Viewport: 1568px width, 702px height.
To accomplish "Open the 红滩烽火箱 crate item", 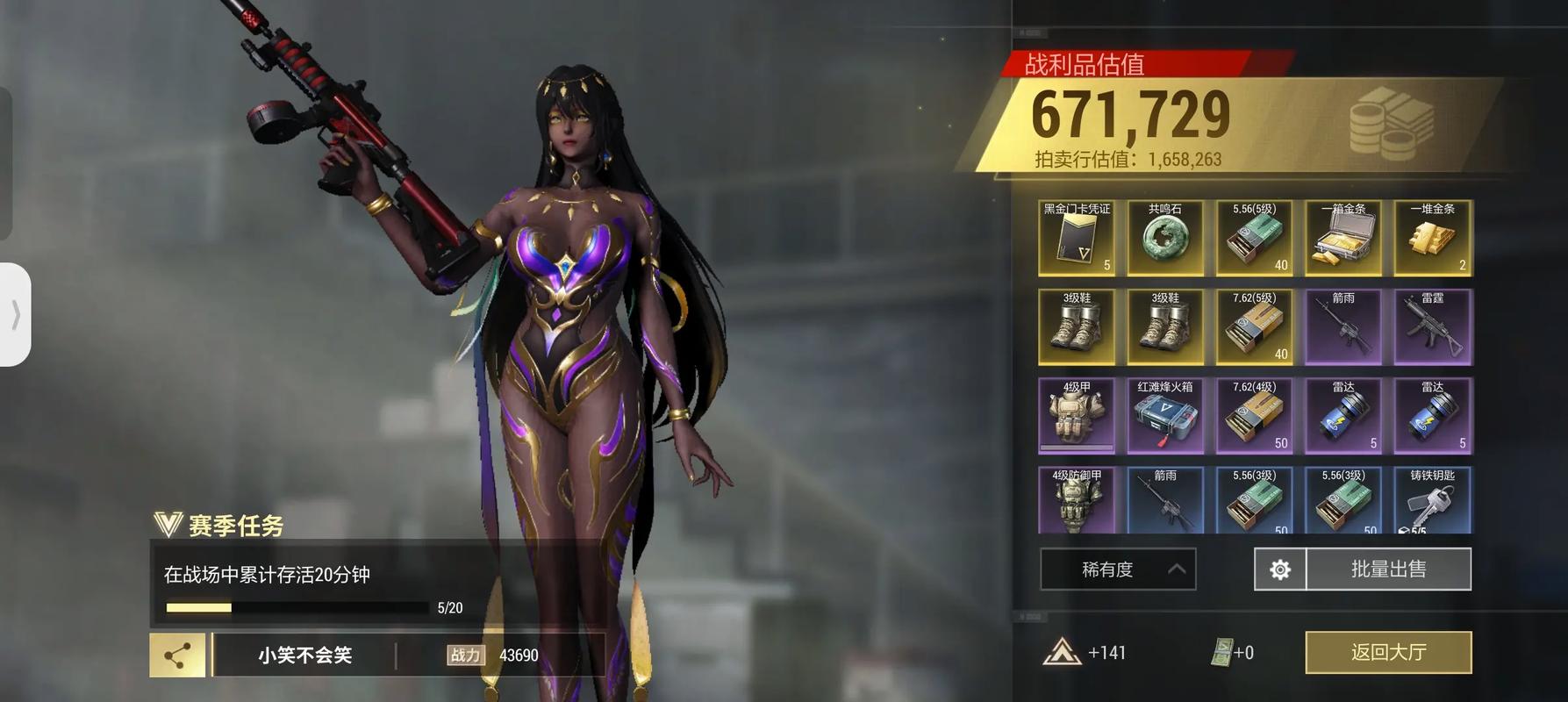I will pos(1165,416).
